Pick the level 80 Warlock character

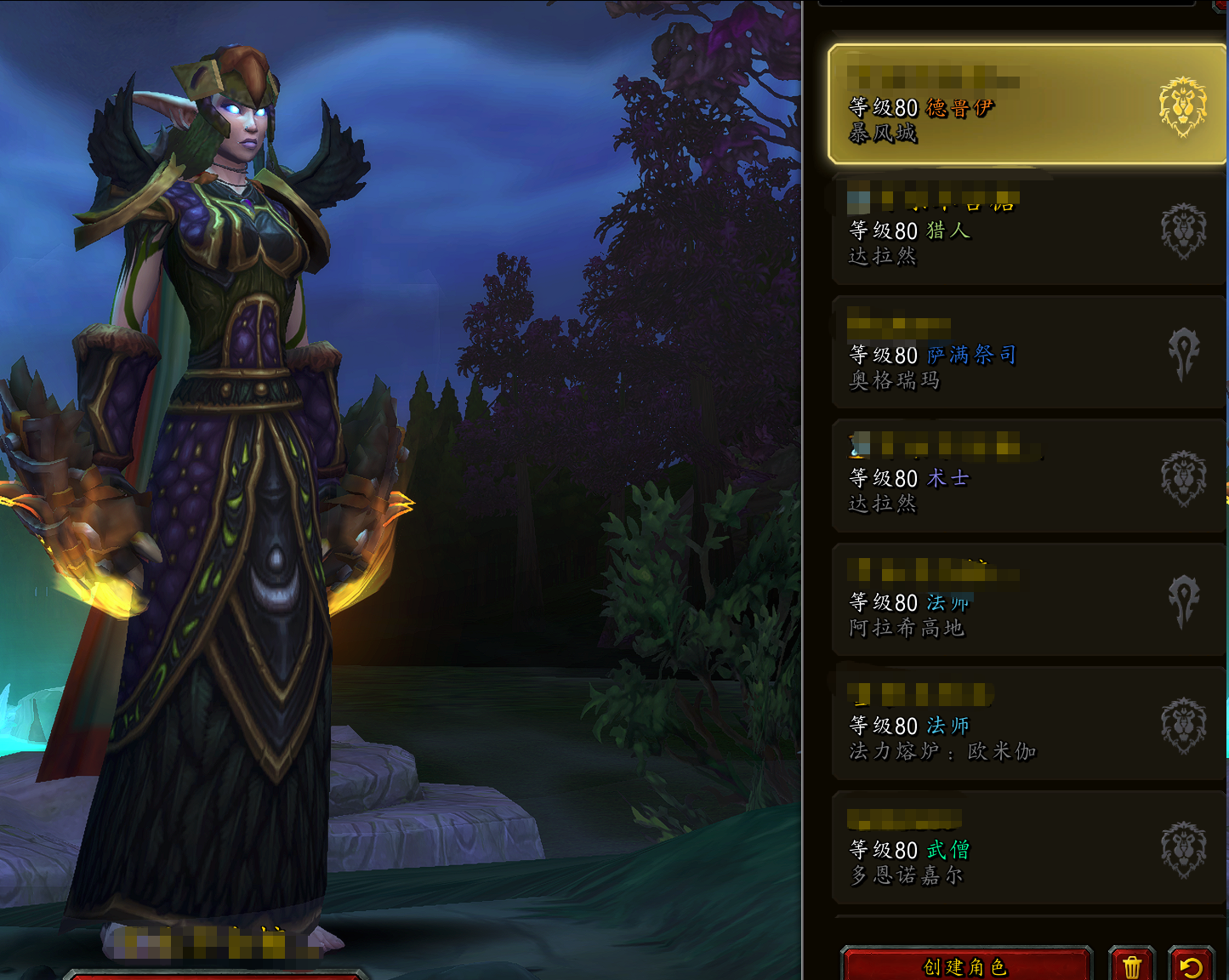pos(1004,477)
